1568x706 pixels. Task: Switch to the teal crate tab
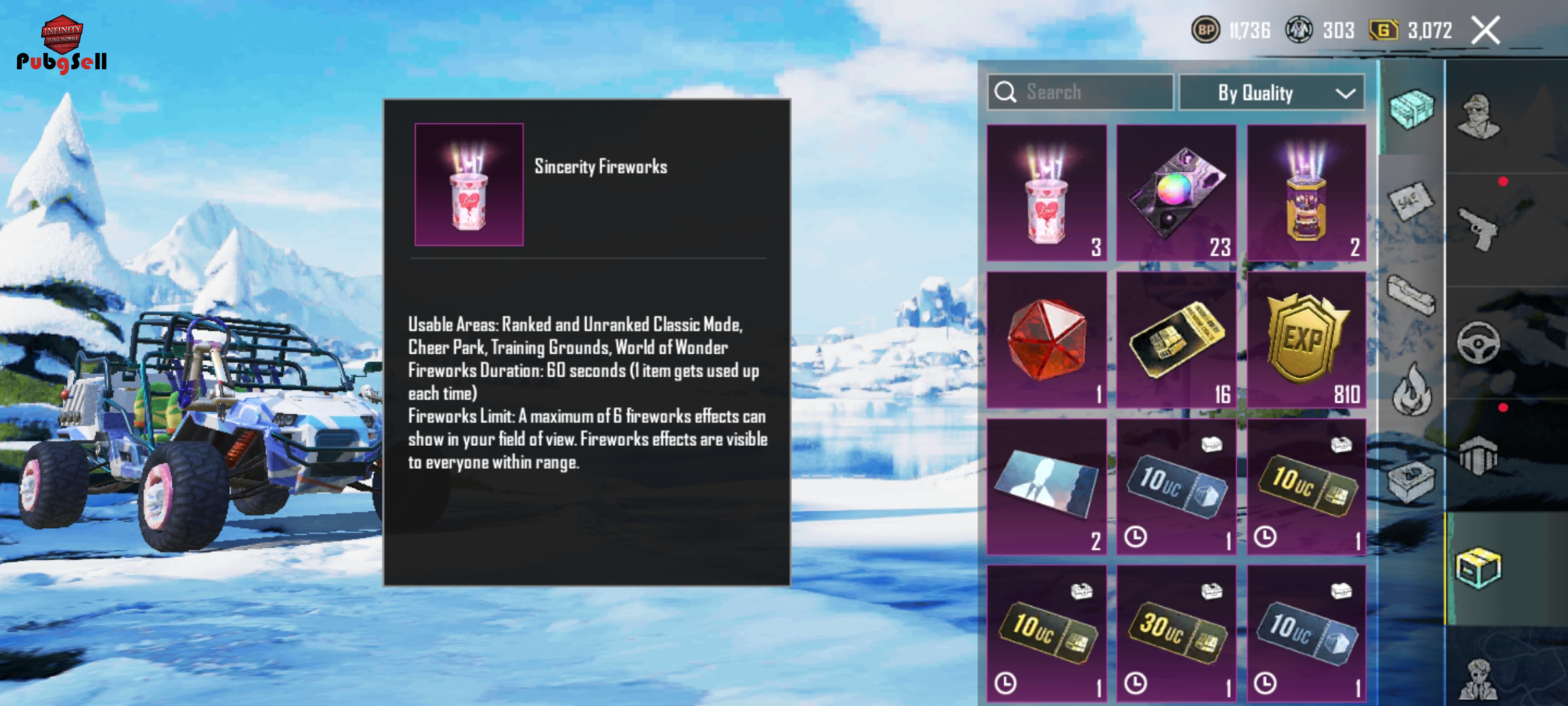[1411, 109]
